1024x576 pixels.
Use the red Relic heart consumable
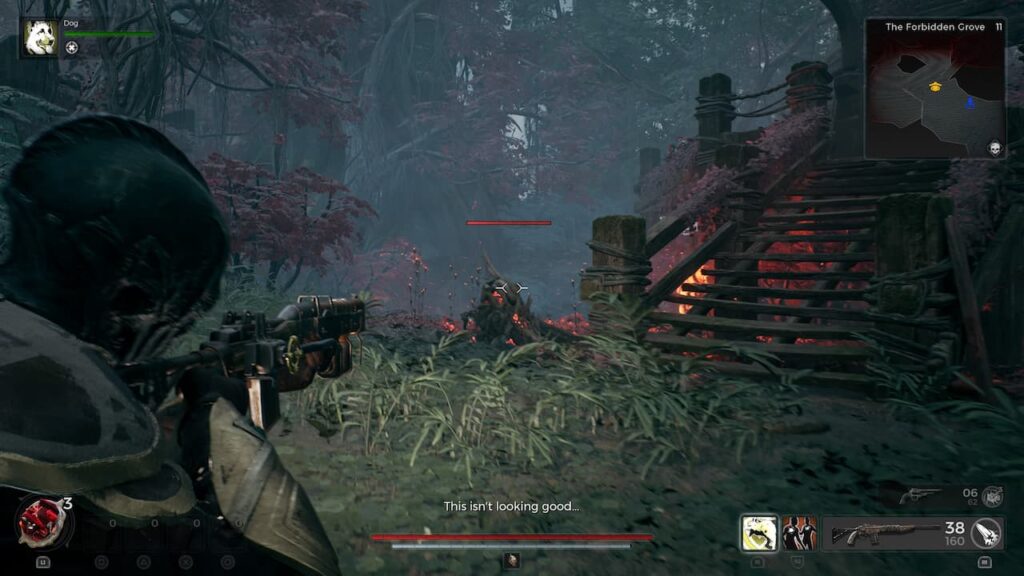point(40,521)
